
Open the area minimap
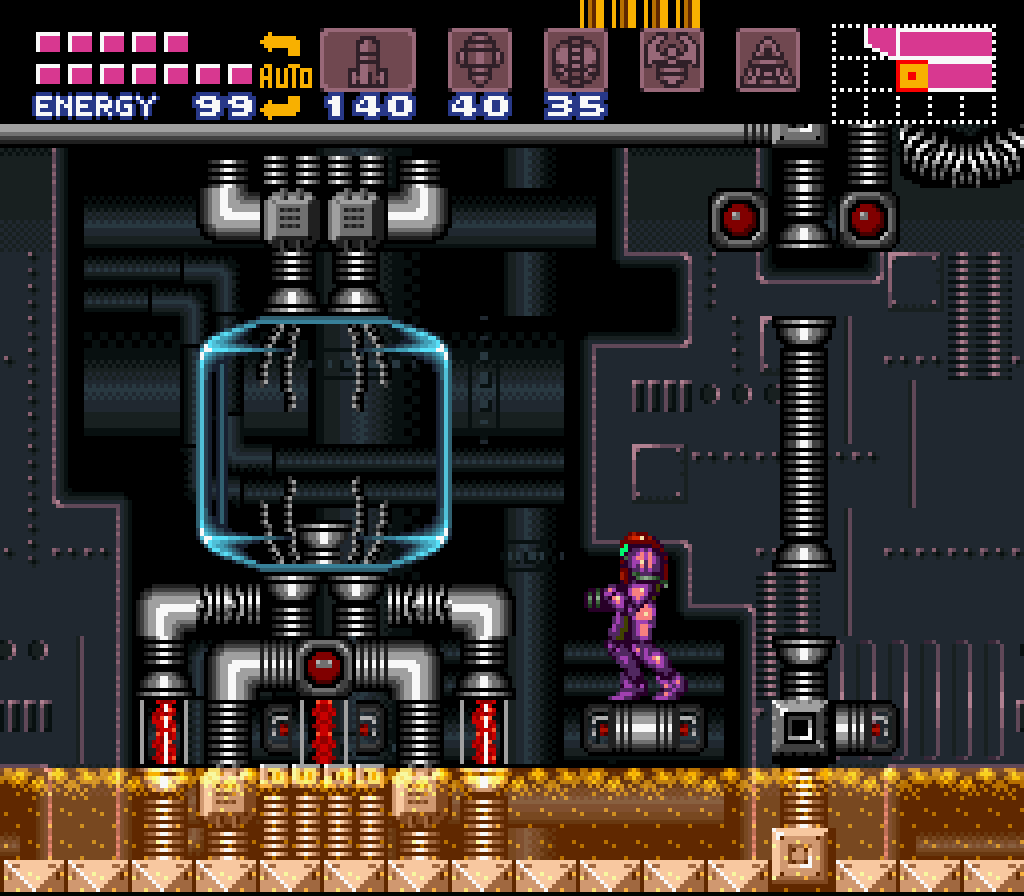pyautogui.click(x=914, y=74)
